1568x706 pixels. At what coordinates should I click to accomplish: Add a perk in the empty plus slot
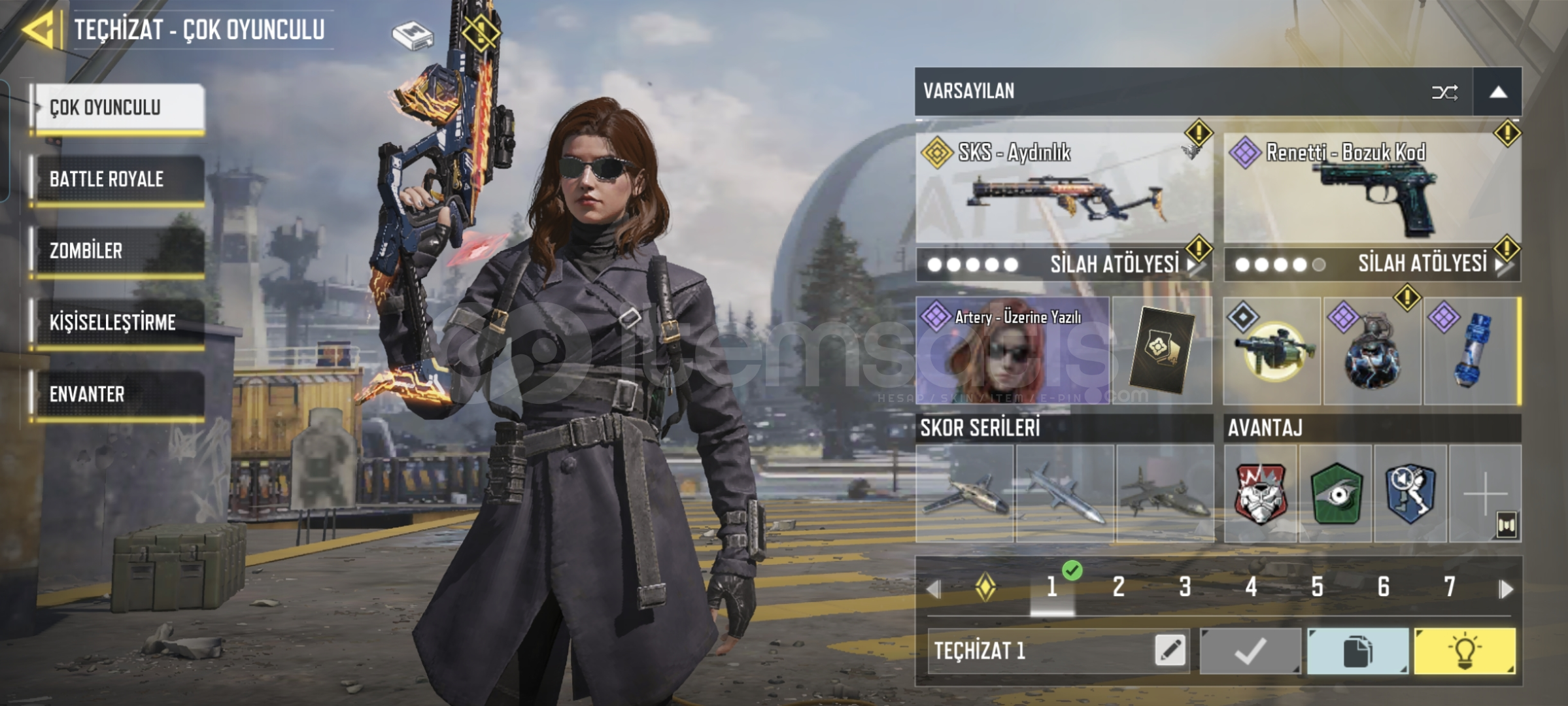[1485, 494]
